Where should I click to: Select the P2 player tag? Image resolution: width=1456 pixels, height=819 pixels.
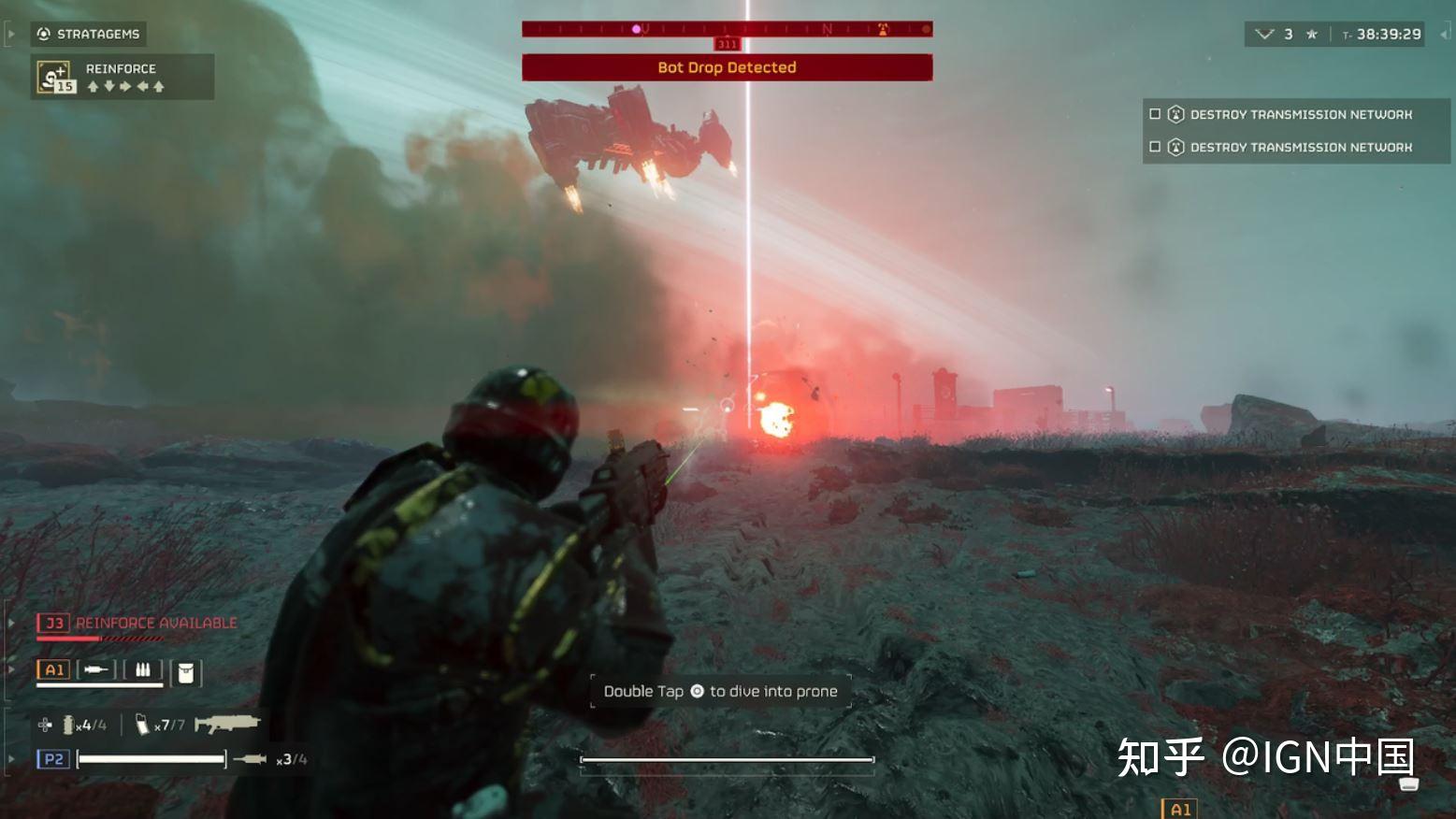53,759
